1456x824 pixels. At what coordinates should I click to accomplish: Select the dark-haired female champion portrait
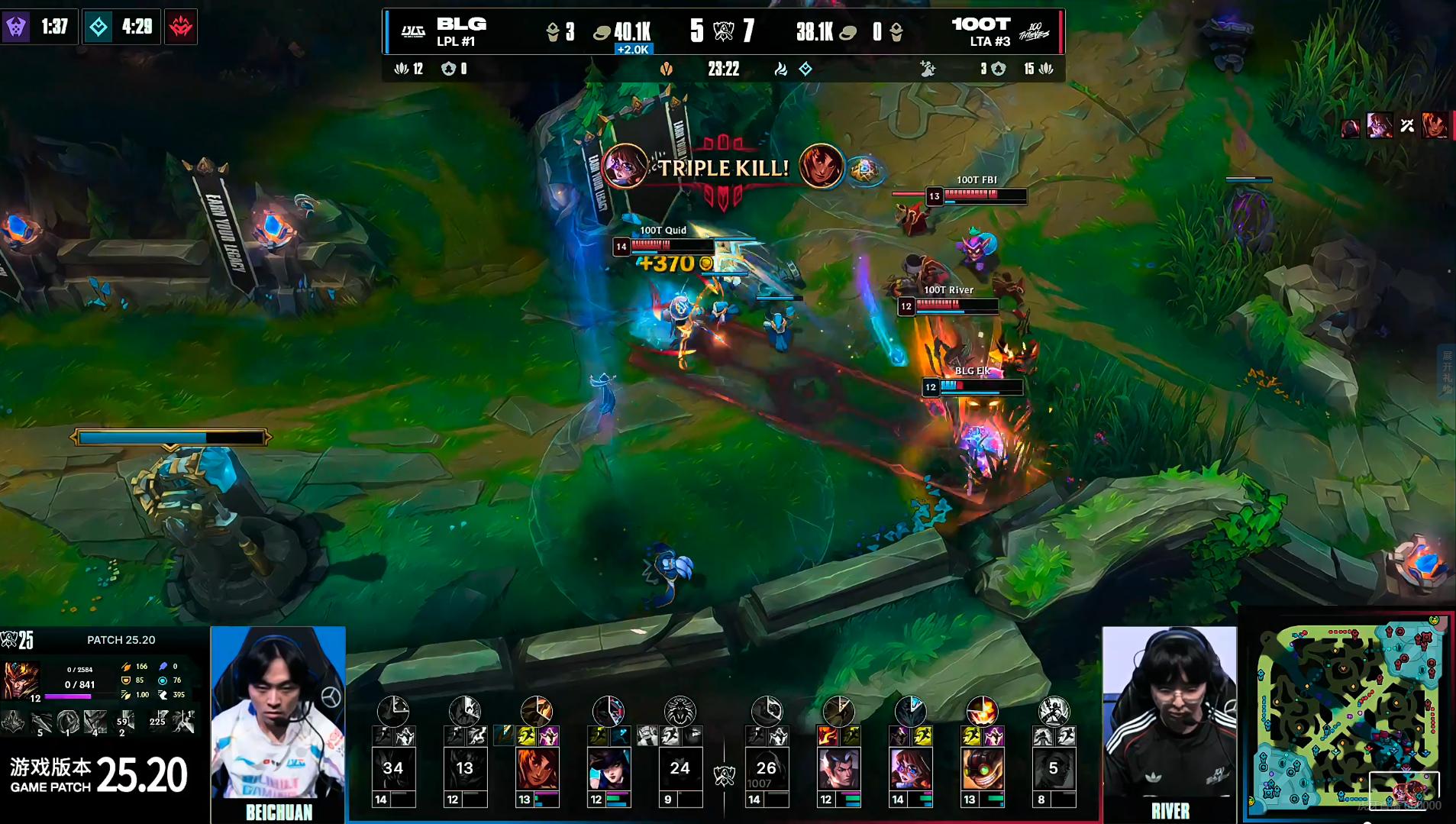pos(609,768)
